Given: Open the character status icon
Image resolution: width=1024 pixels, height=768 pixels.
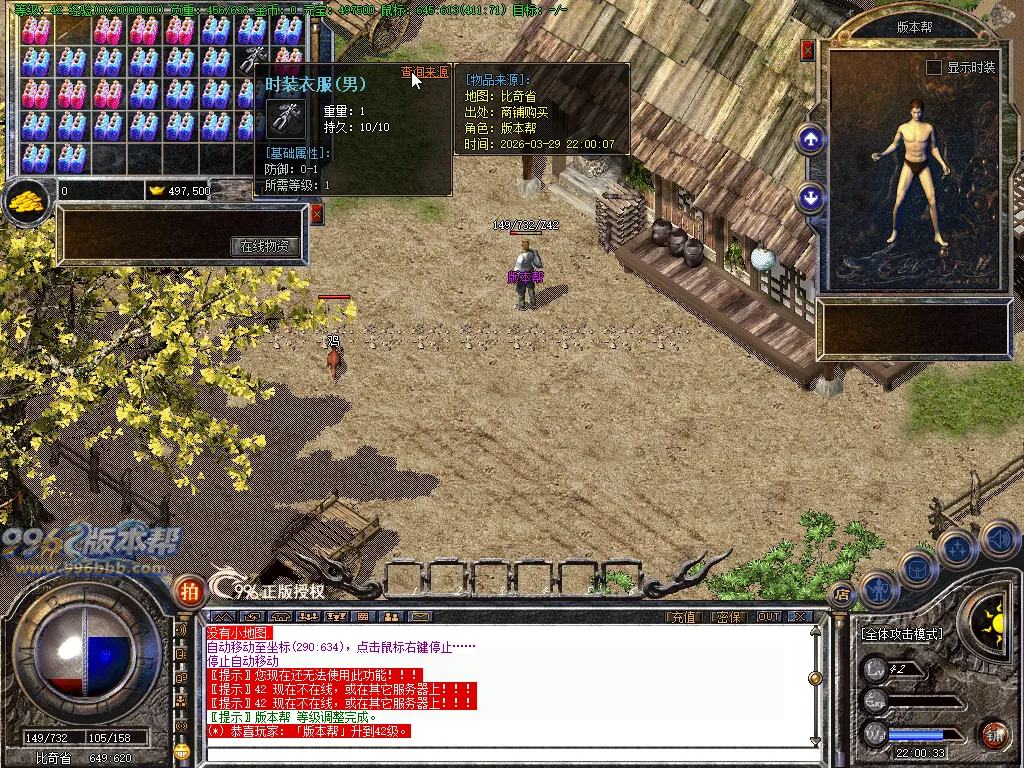Looking at the screenshot, I should [878, 590].
